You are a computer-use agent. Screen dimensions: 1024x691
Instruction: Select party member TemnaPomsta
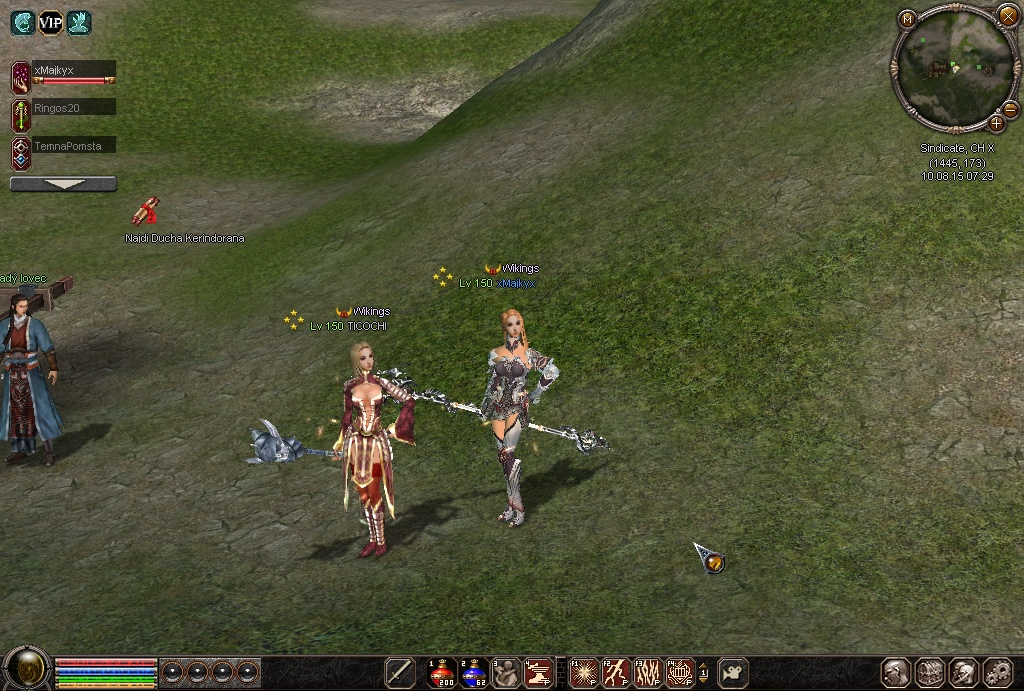tap(72, 146)
